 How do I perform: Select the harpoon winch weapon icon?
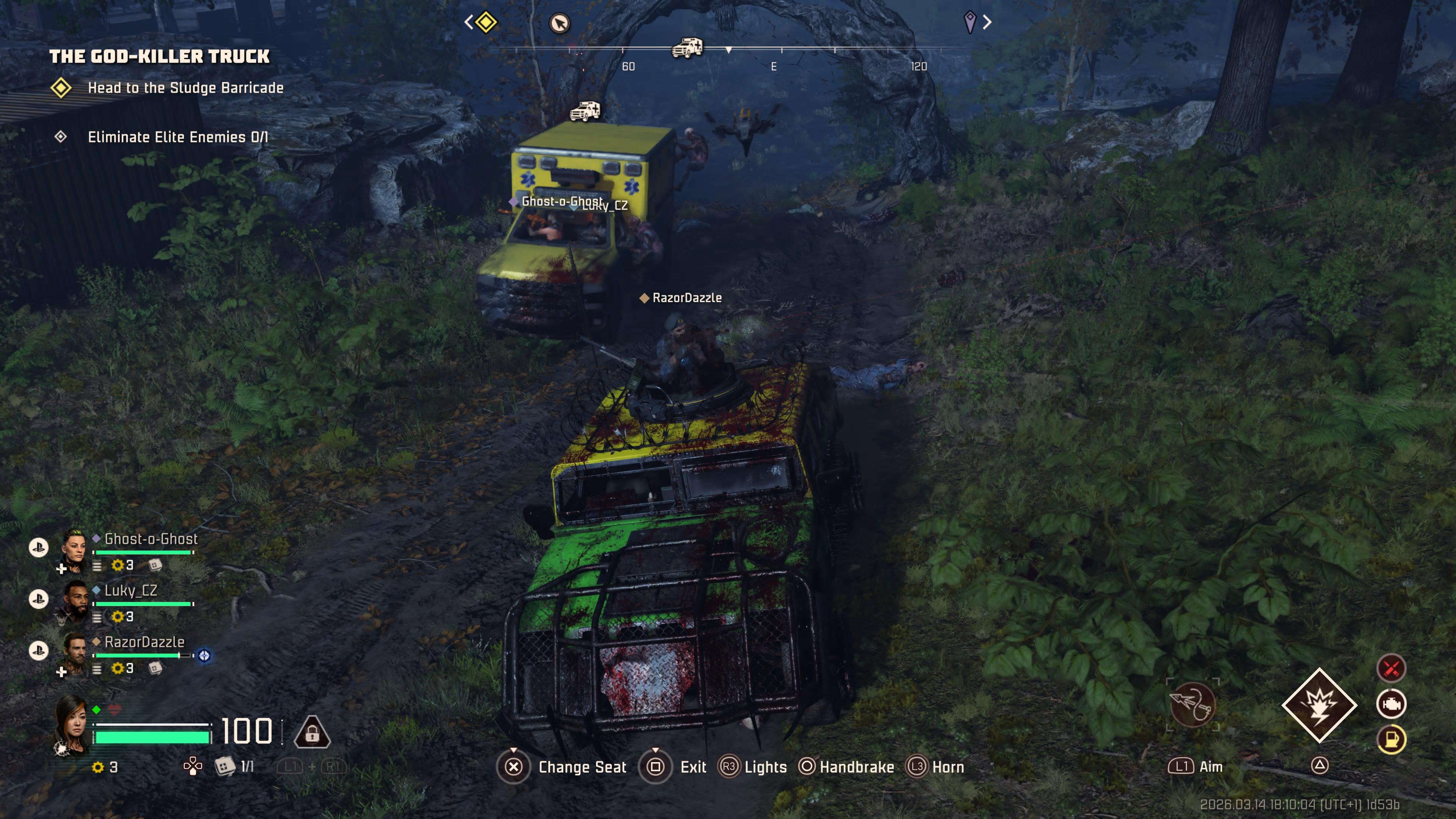tap(1192, 705)
